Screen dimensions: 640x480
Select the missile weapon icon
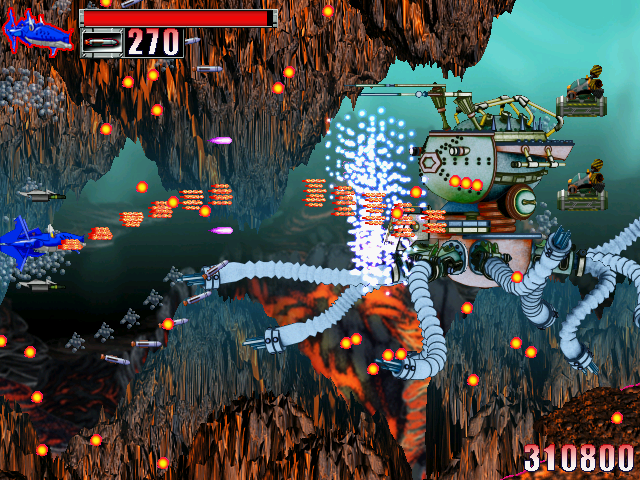[101, 42]
